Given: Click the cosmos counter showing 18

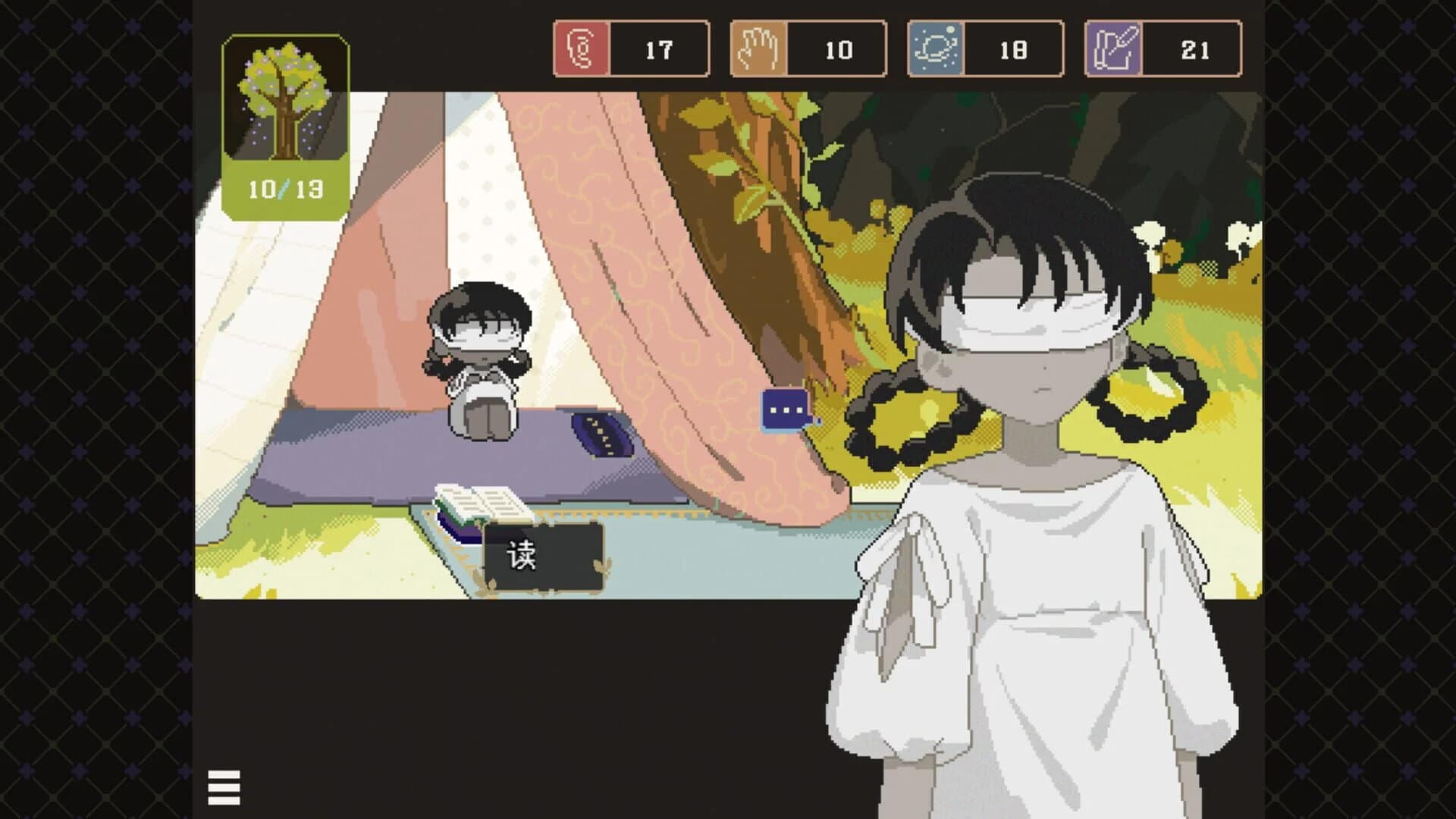Looking at the screenshot, I should point(1014,50).
